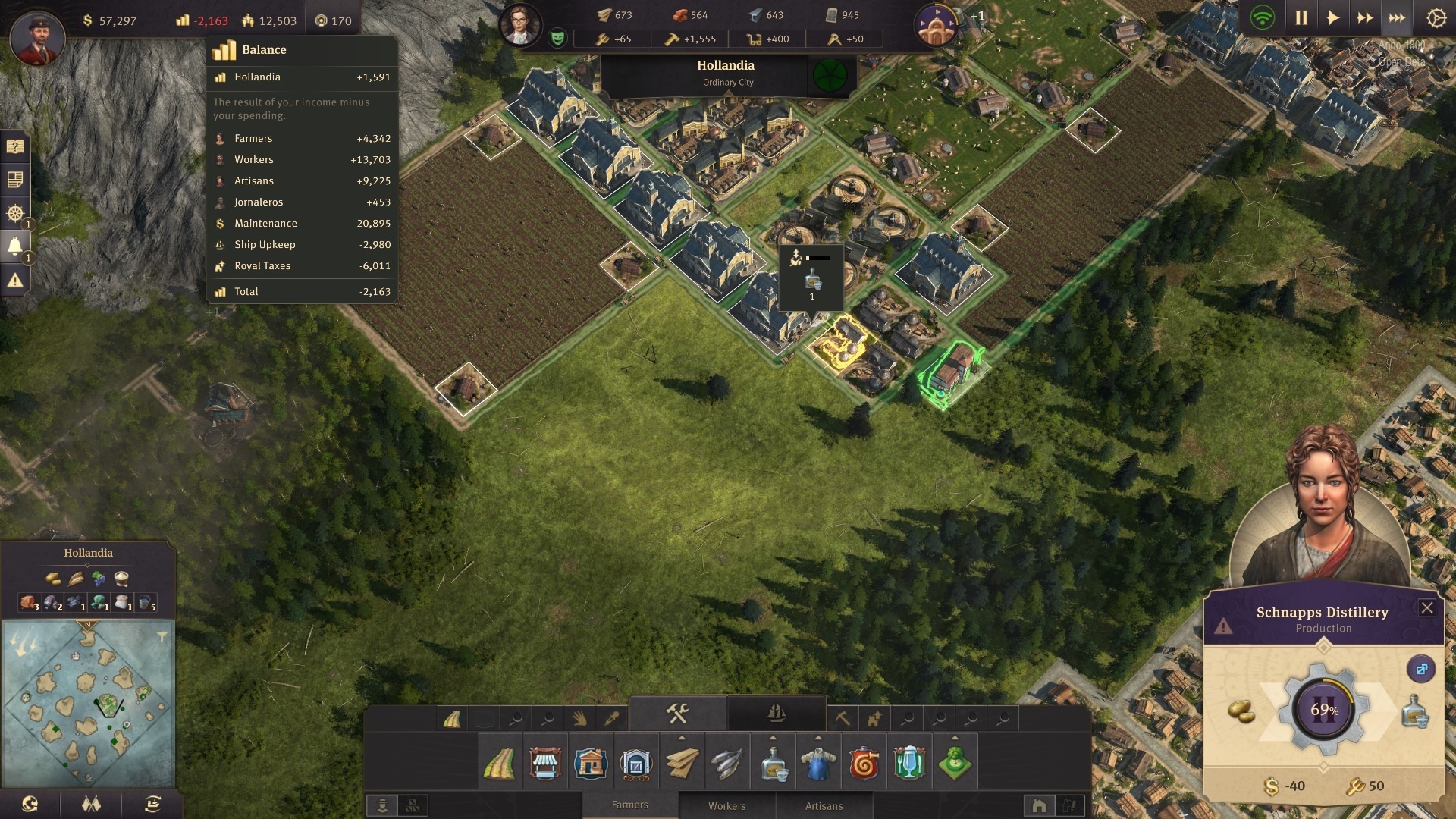
Task: Select the pub glass building icon
Action: pos(909,764)
